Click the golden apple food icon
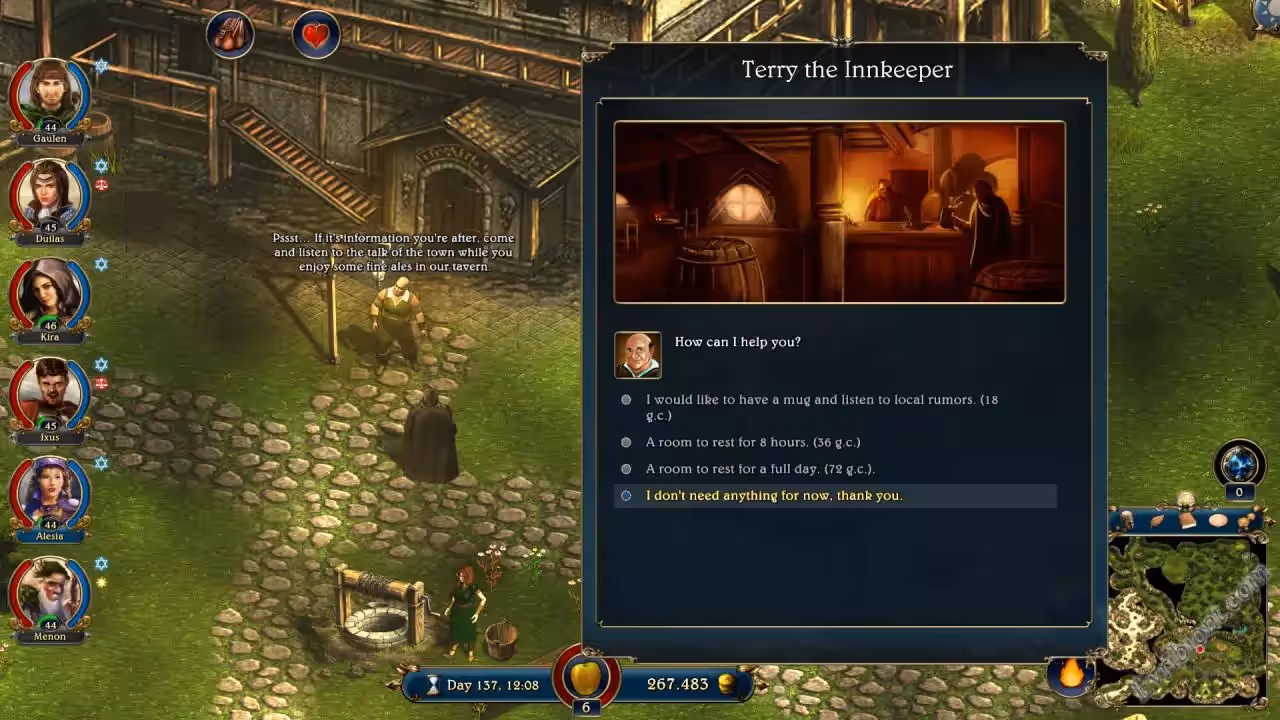 (x=585, y=677)
